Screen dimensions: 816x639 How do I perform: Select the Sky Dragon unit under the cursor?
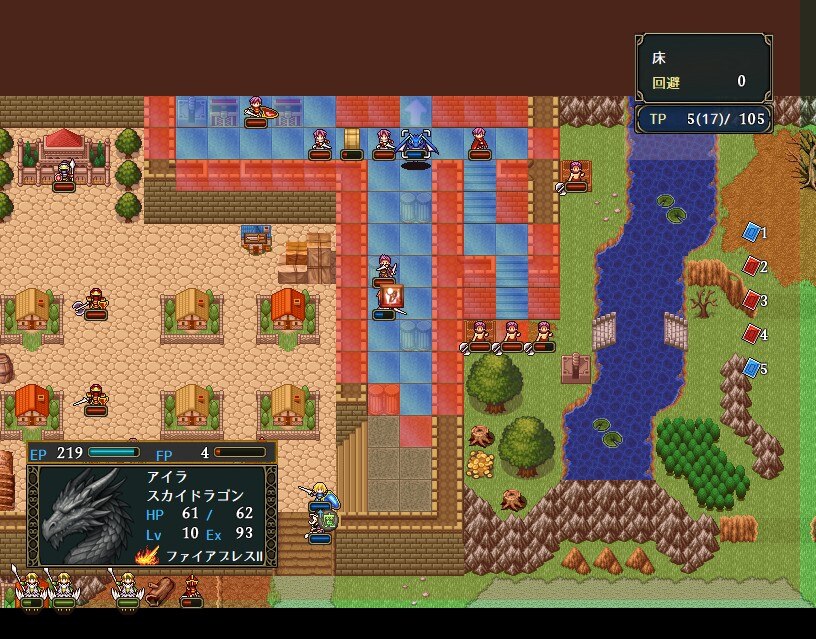coord(415,145)
